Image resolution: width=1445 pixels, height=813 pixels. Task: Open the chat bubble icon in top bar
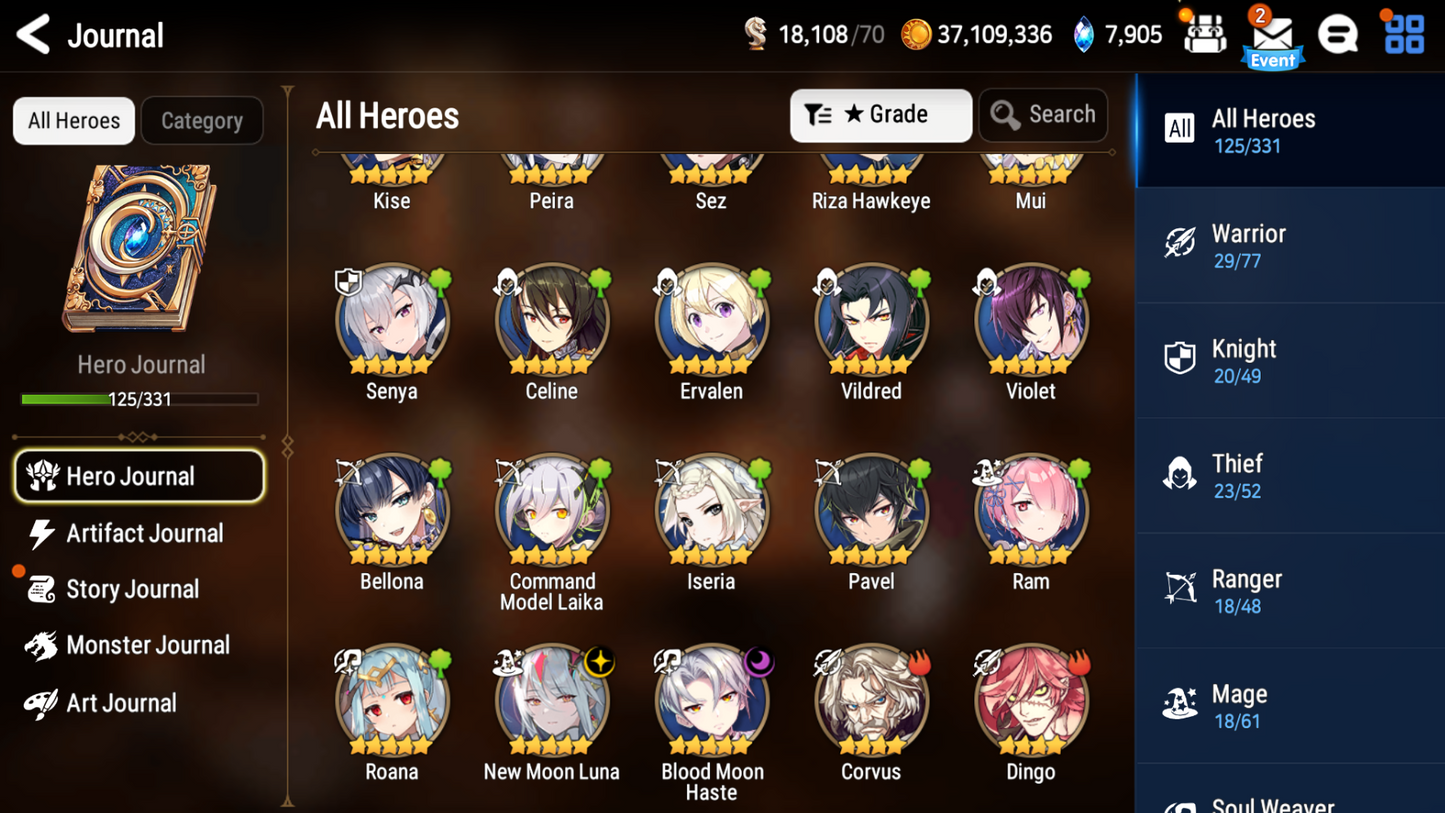(1339, 34)
